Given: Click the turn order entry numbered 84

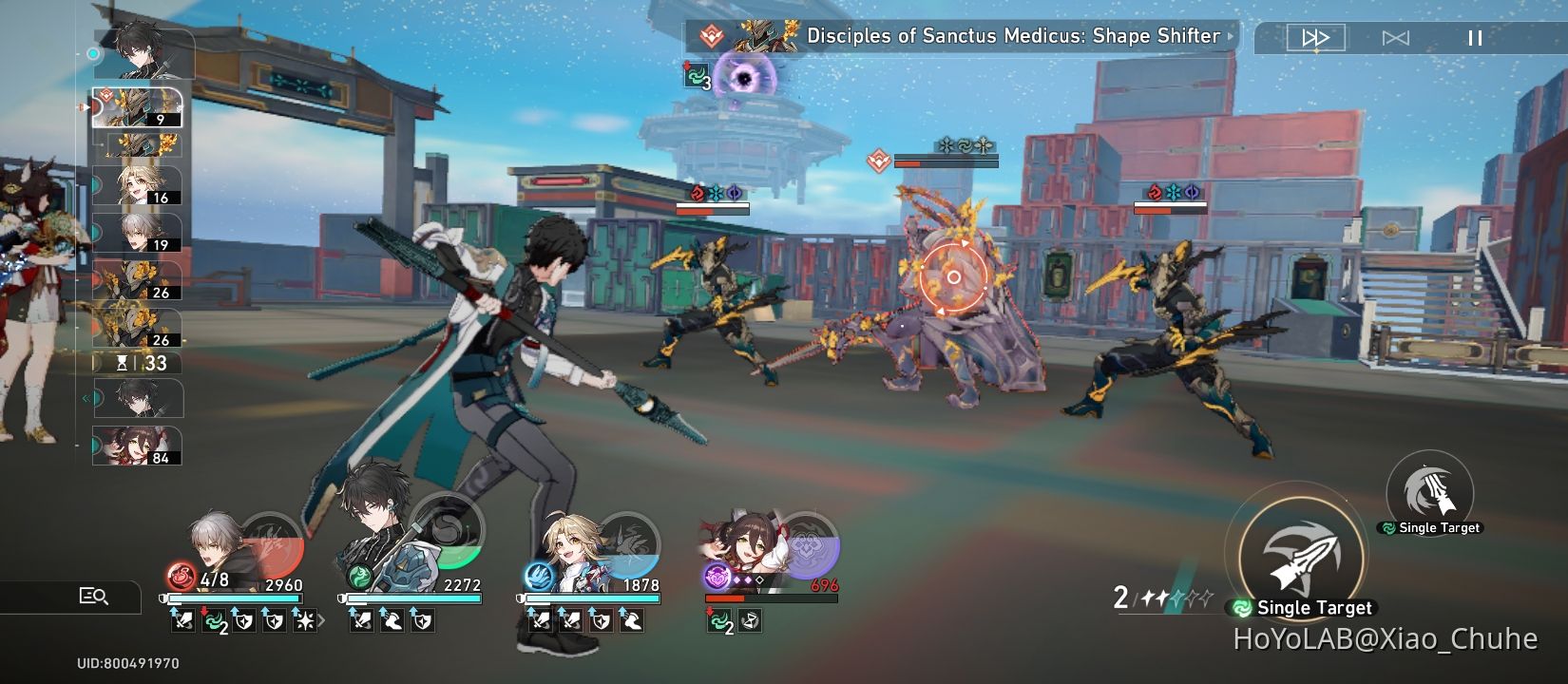Looking at the screenshot, I should (x=138, y=446).
